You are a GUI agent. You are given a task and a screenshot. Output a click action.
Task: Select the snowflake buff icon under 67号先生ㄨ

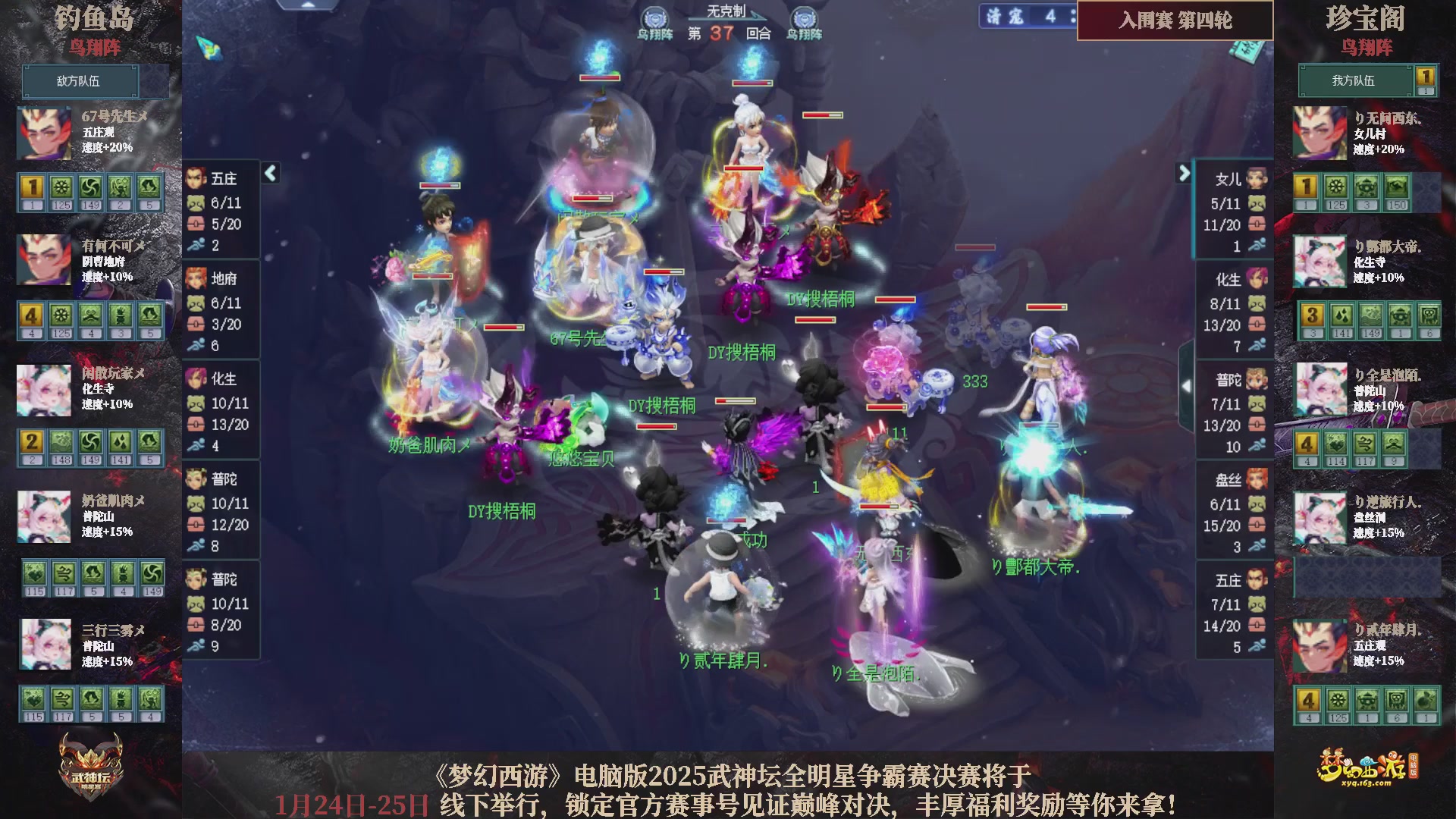(61, 188)
